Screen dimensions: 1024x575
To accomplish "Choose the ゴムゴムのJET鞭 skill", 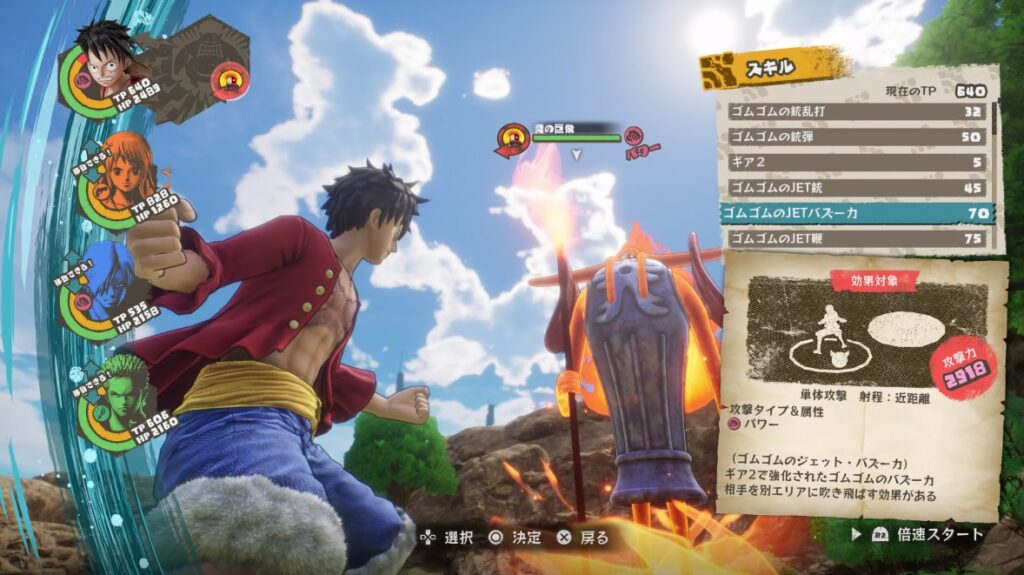I will [x=855, y=239].
